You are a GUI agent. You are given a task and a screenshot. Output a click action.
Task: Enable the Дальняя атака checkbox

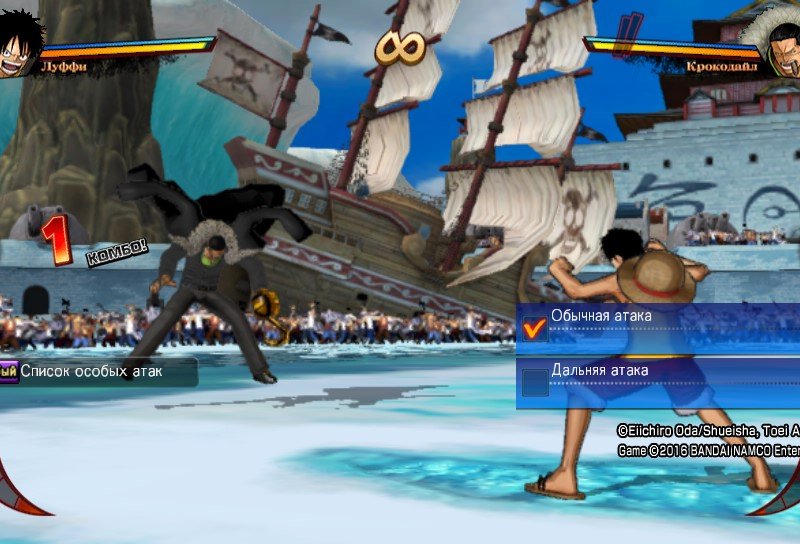click(536, 382)
